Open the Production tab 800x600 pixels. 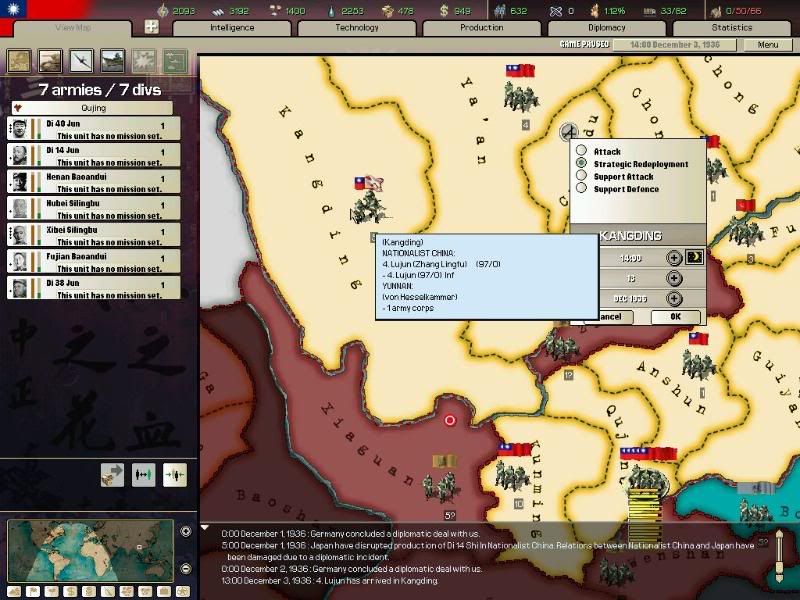coord(481,28)
